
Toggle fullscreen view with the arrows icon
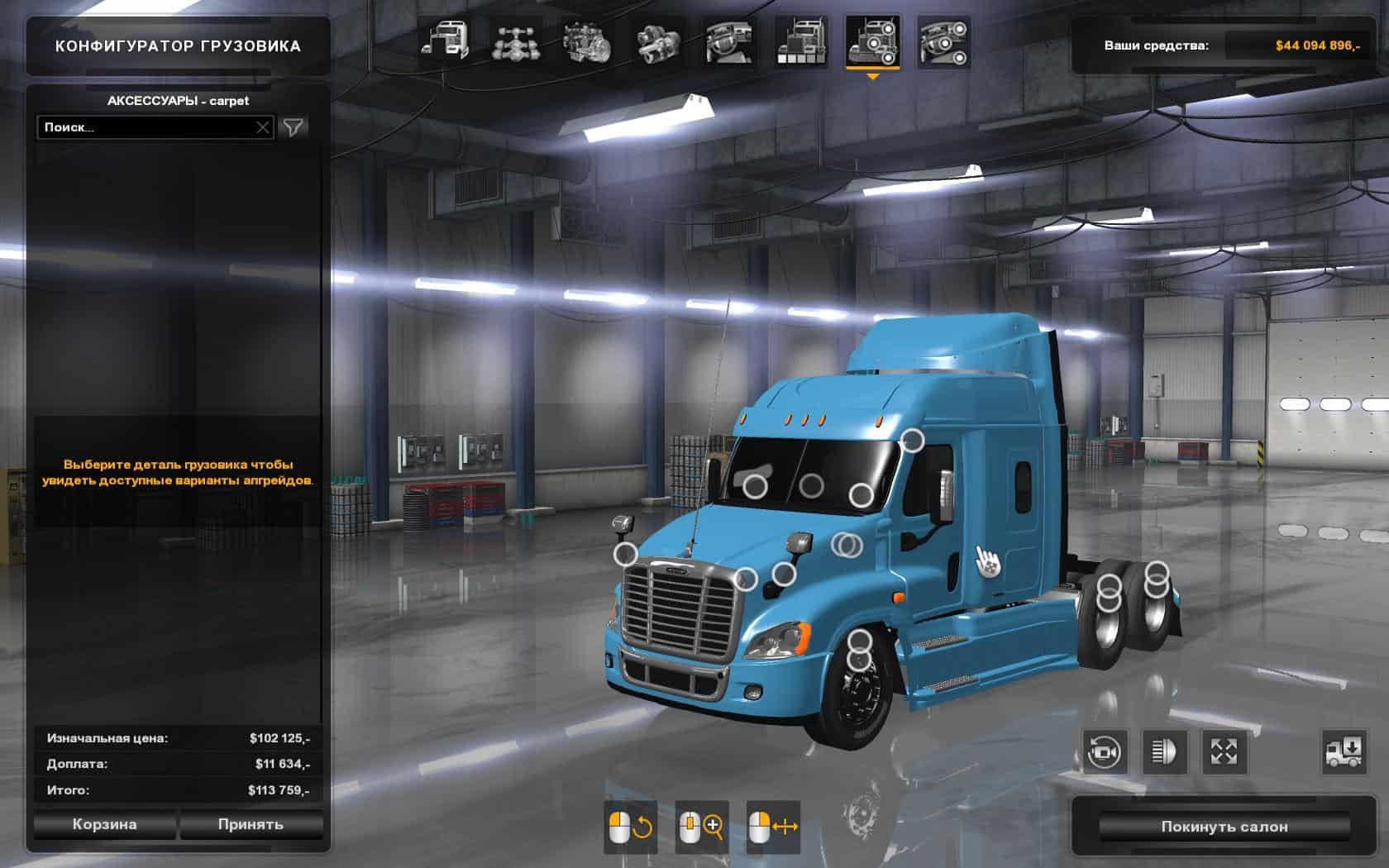click(1224, 752)
